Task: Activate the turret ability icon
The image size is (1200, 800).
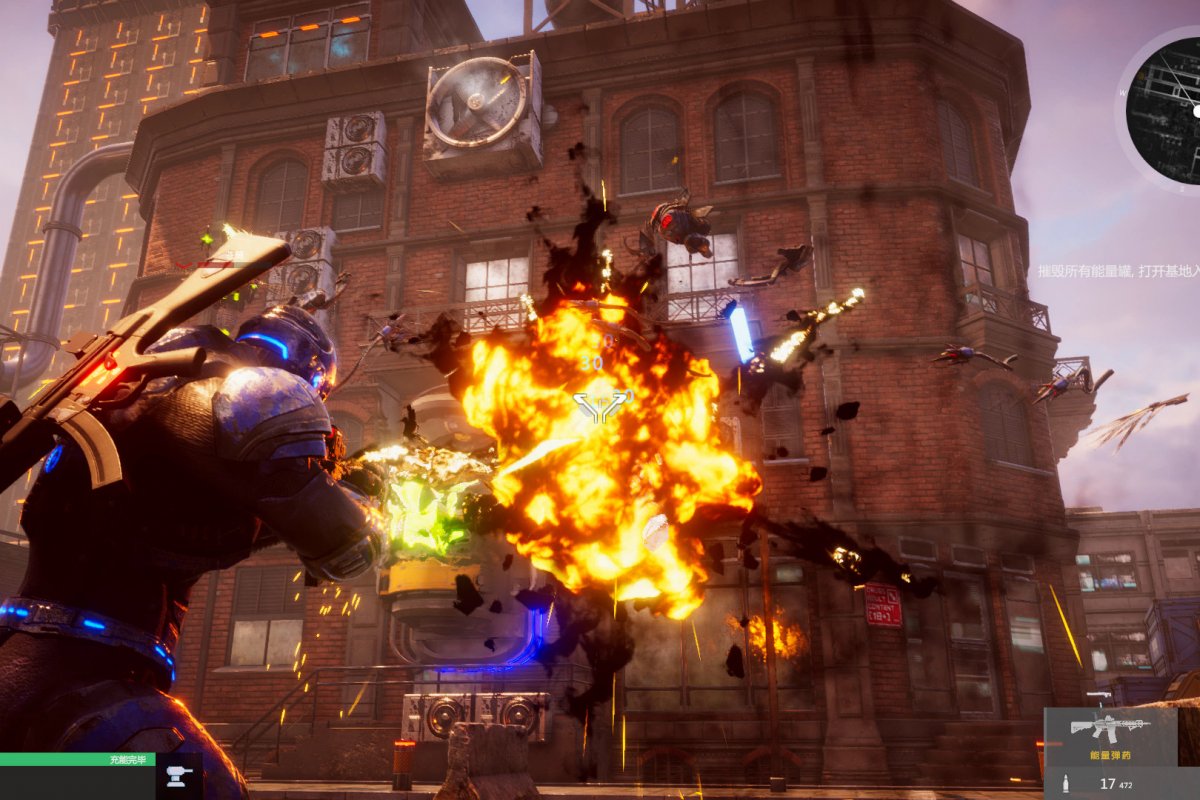Action: tap(180, 775)
